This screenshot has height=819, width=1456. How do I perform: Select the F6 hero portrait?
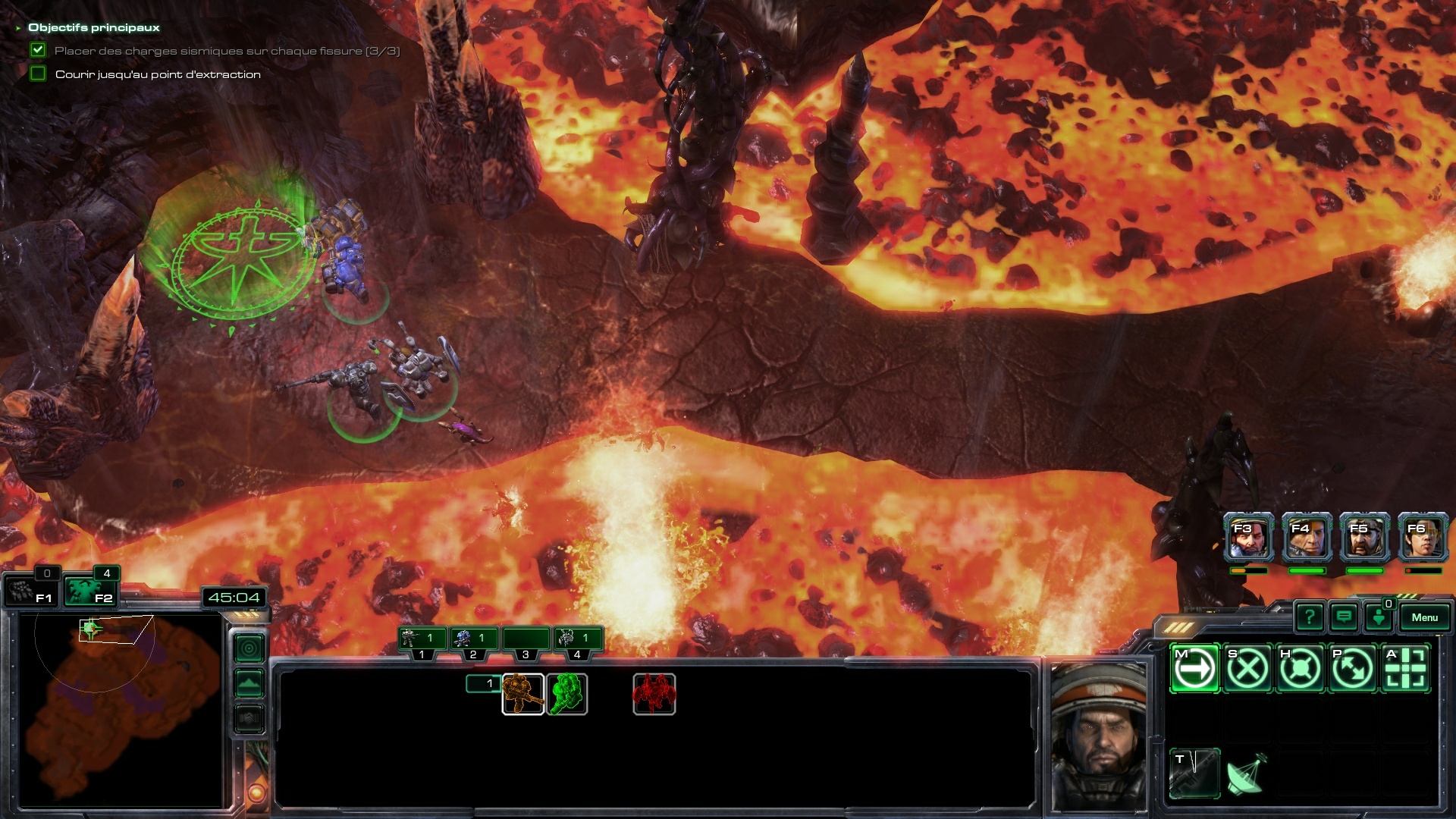coord(1423,538)
